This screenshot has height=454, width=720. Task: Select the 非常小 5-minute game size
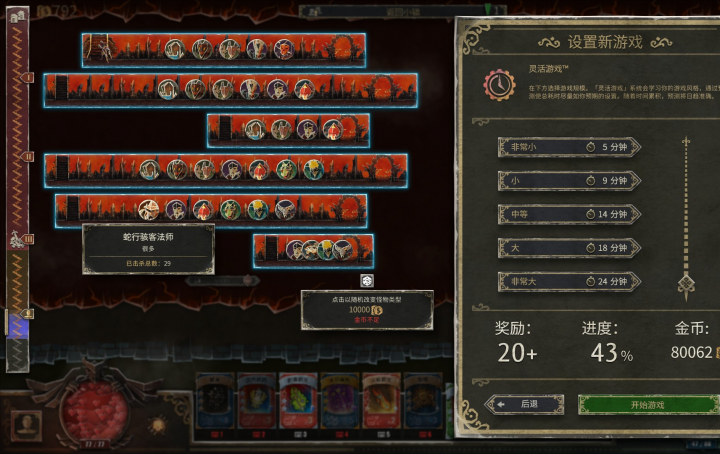click(x=569, y=147)
